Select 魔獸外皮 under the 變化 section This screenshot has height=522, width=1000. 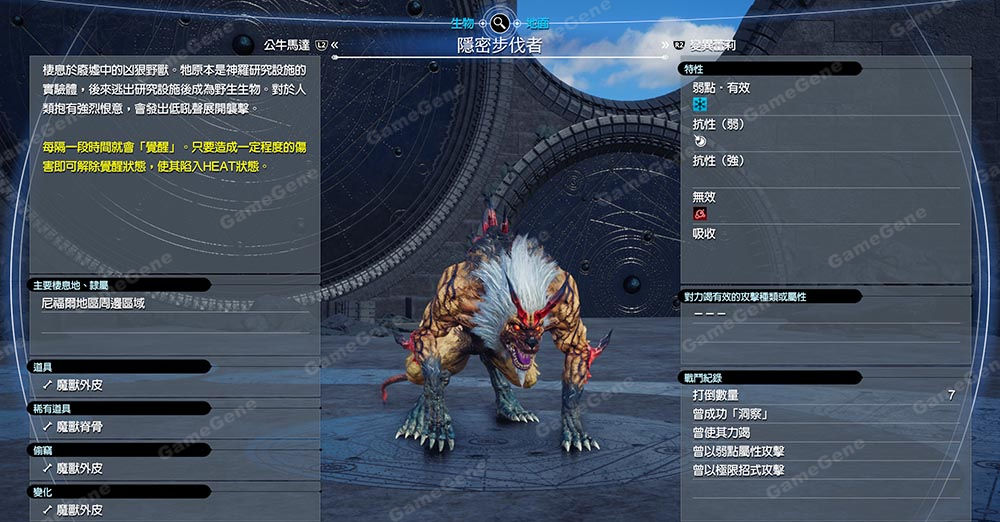coord(79,510)
